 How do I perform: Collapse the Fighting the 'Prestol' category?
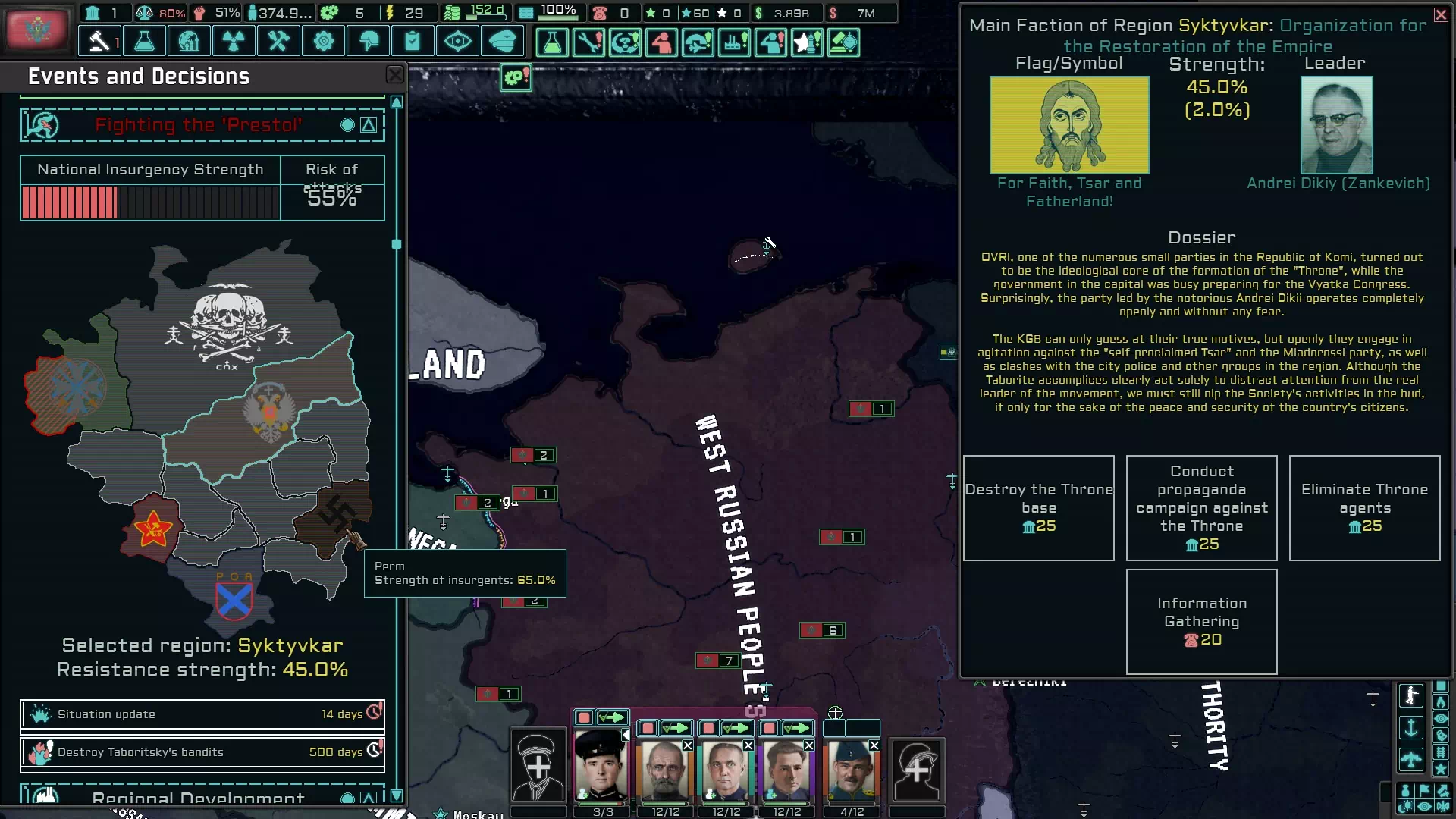[369, 125]
